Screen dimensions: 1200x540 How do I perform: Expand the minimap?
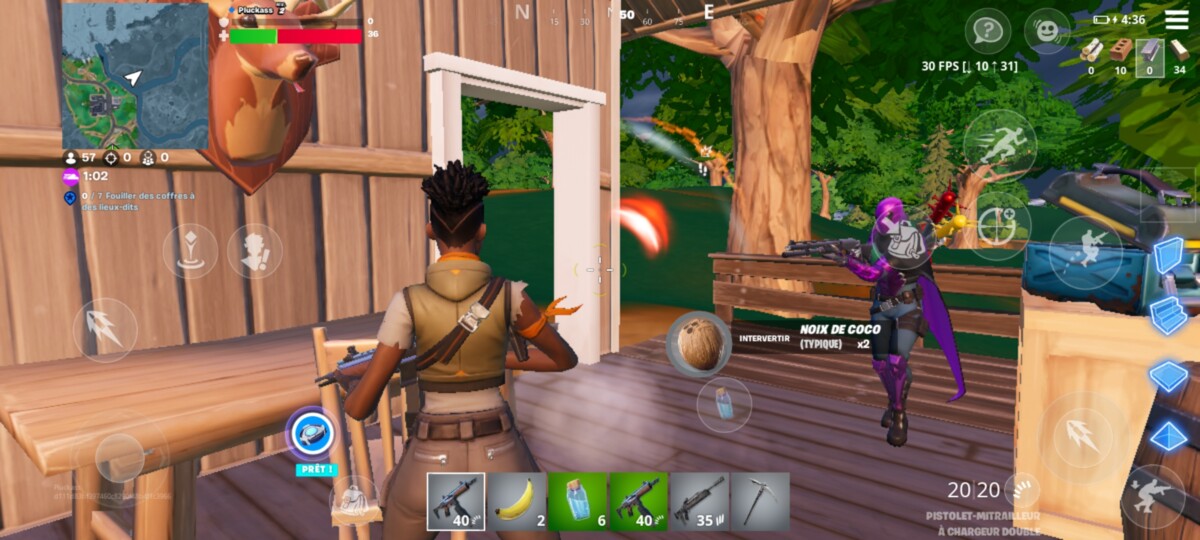pyautogui.click(x=135, y=76)
